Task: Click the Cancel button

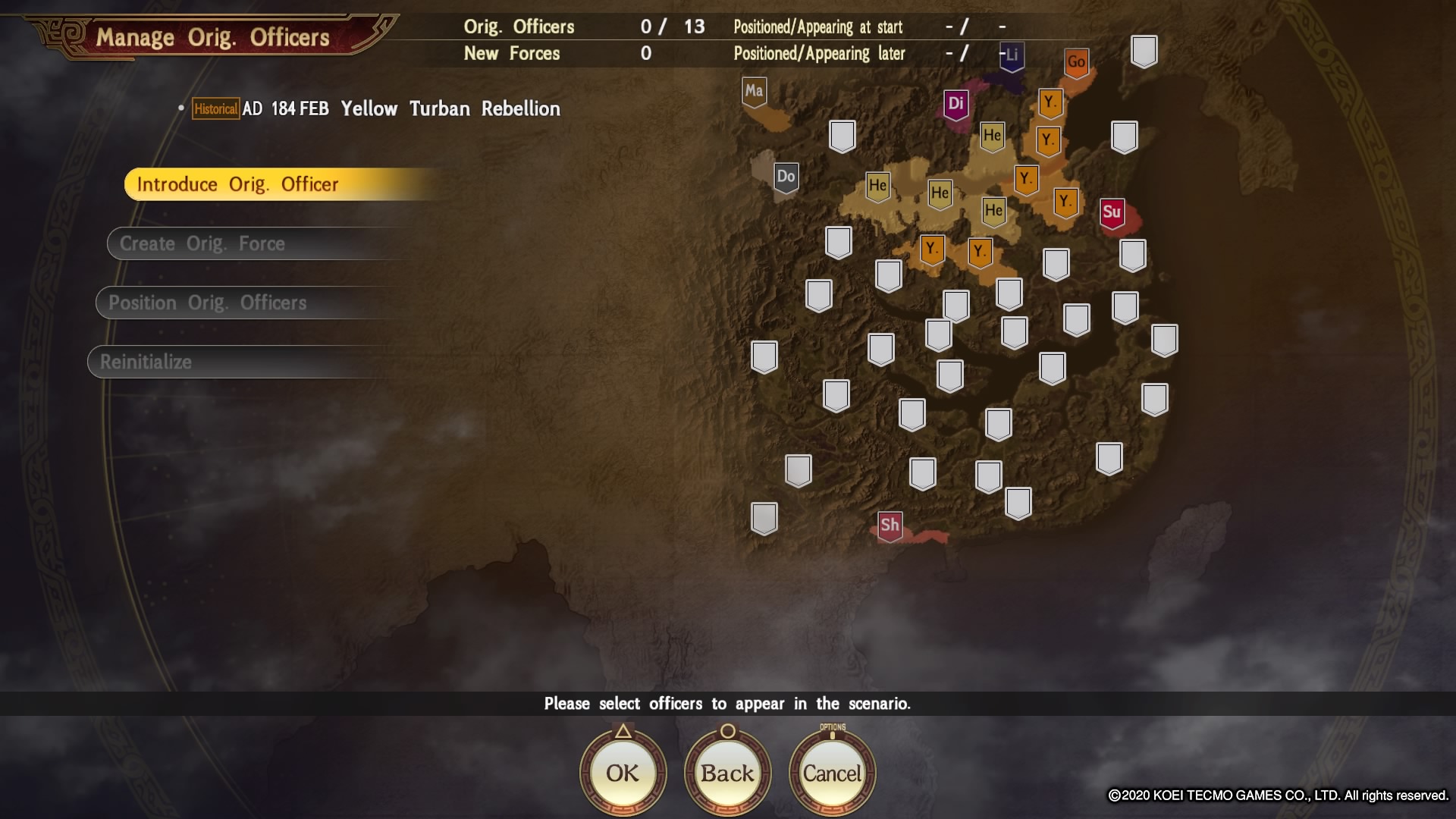Action: [832, 773]
